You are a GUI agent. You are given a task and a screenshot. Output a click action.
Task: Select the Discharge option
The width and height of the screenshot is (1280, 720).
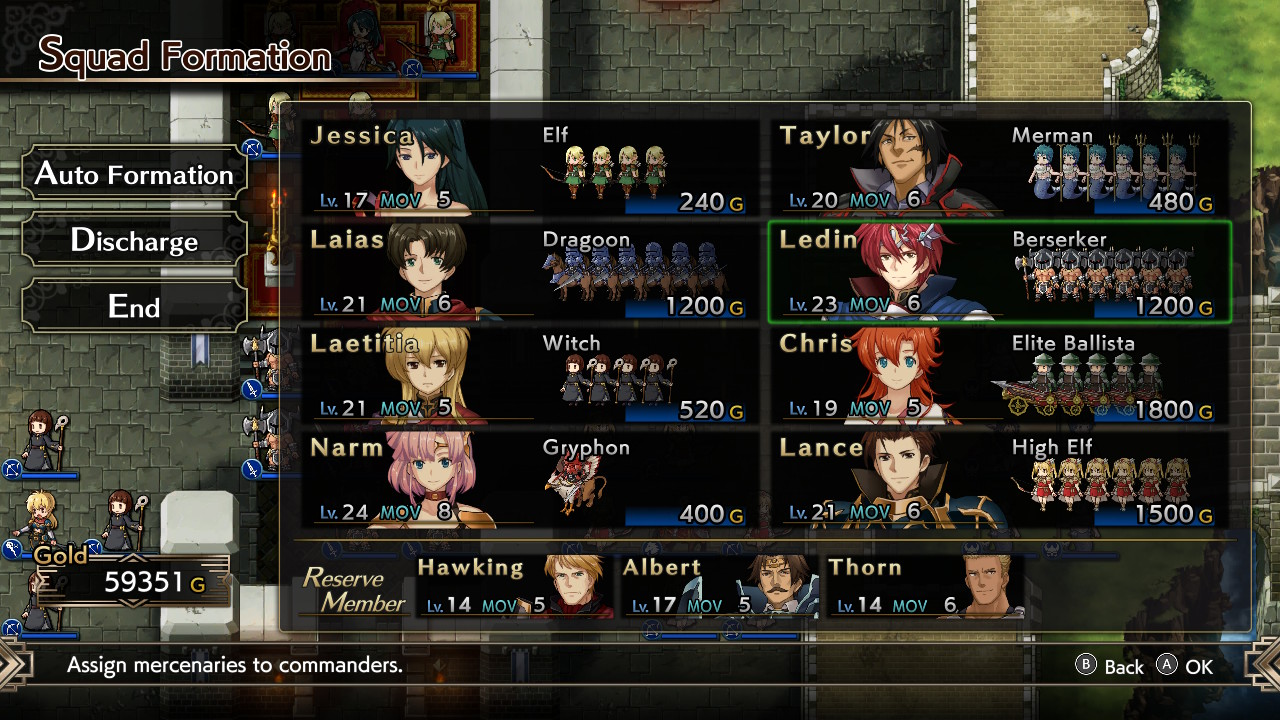tap(133, 240)
